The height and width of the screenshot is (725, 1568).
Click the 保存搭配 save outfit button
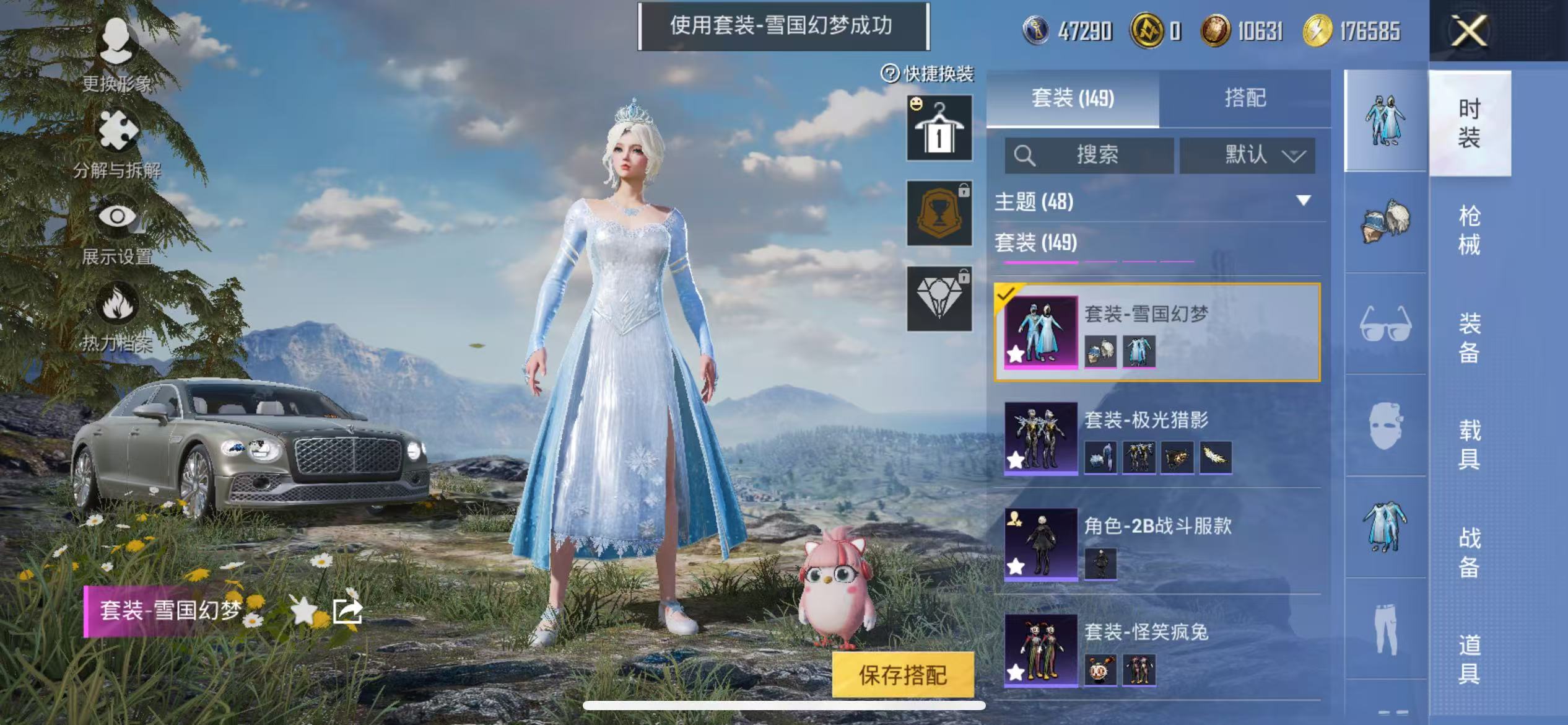[902, 675]
